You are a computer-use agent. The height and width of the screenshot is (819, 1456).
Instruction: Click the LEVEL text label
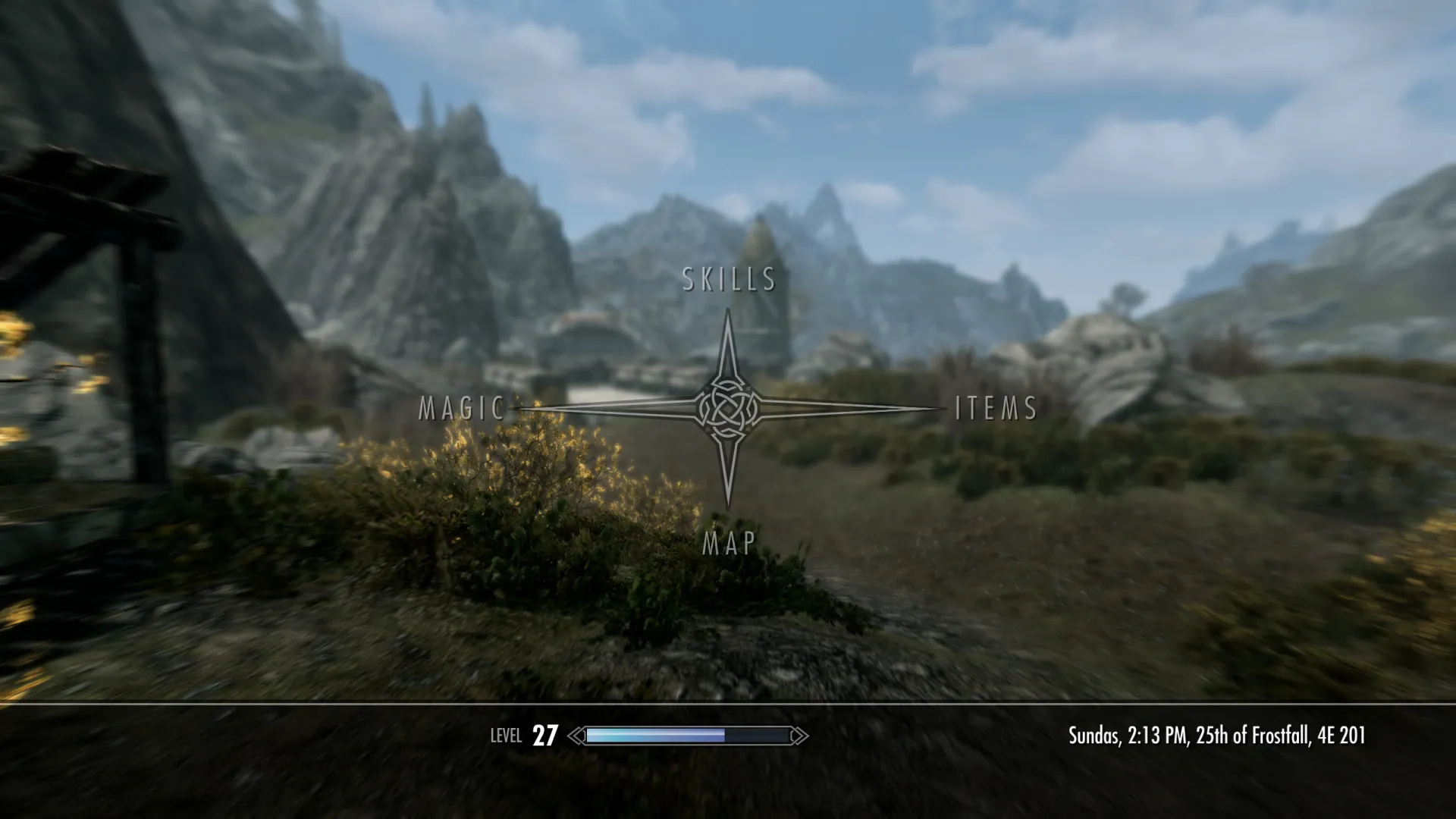pos(507,734)
